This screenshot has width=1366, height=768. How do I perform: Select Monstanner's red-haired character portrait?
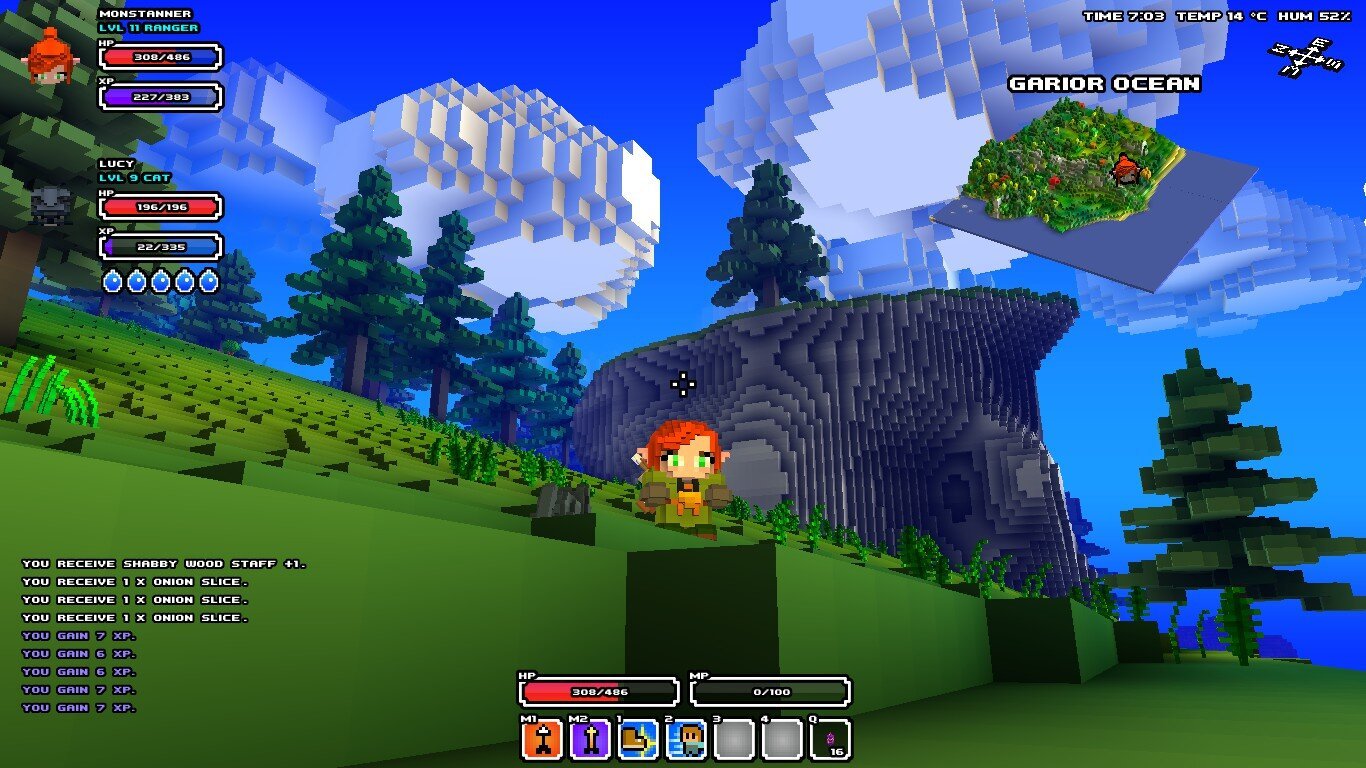click(48, 56)
